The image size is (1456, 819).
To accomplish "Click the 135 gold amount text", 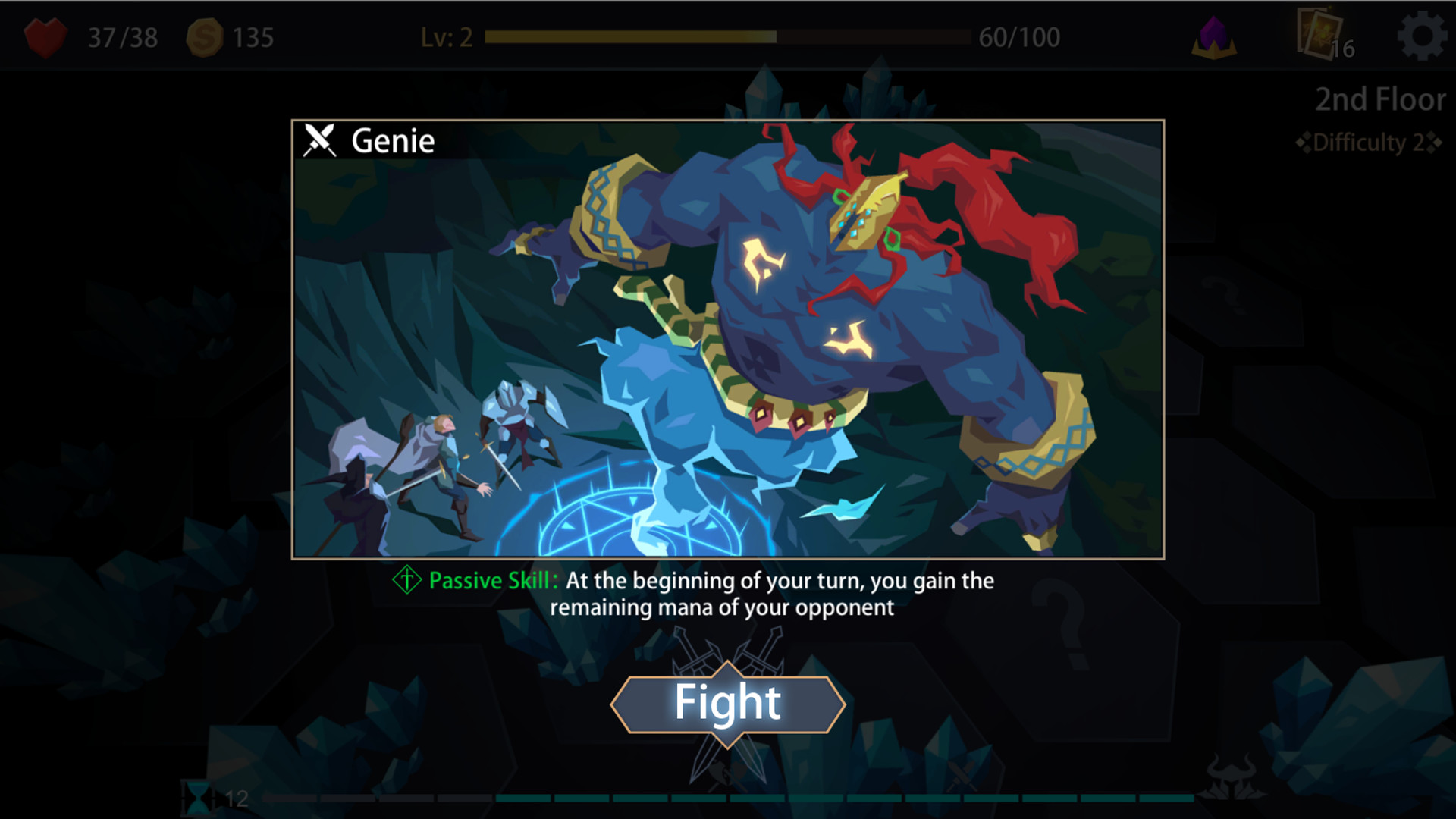I will point(253,36).
